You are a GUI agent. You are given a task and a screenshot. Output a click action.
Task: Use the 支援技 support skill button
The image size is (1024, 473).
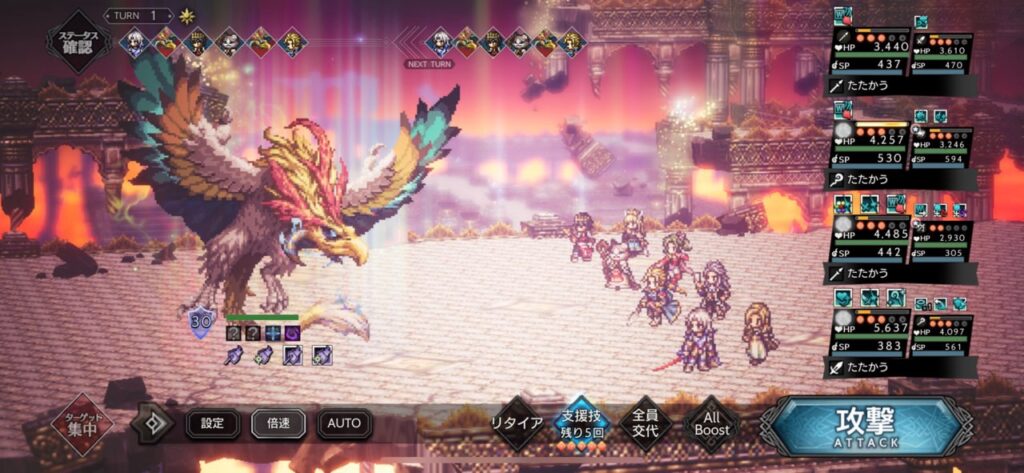pos(582,423)
